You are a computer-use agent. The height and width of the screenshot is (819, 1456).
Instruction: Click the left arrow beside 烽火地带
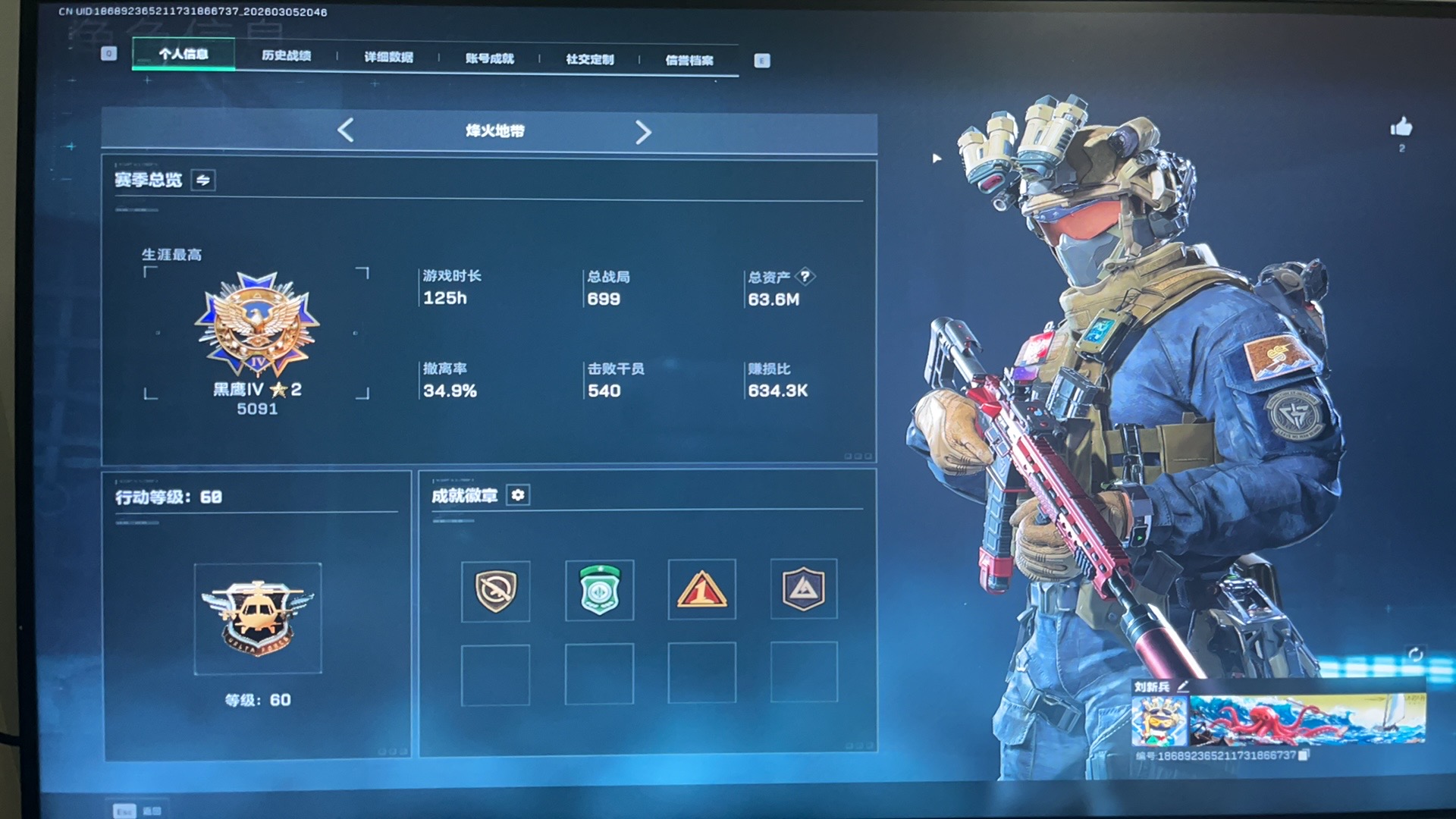click(x=346, y=130)
